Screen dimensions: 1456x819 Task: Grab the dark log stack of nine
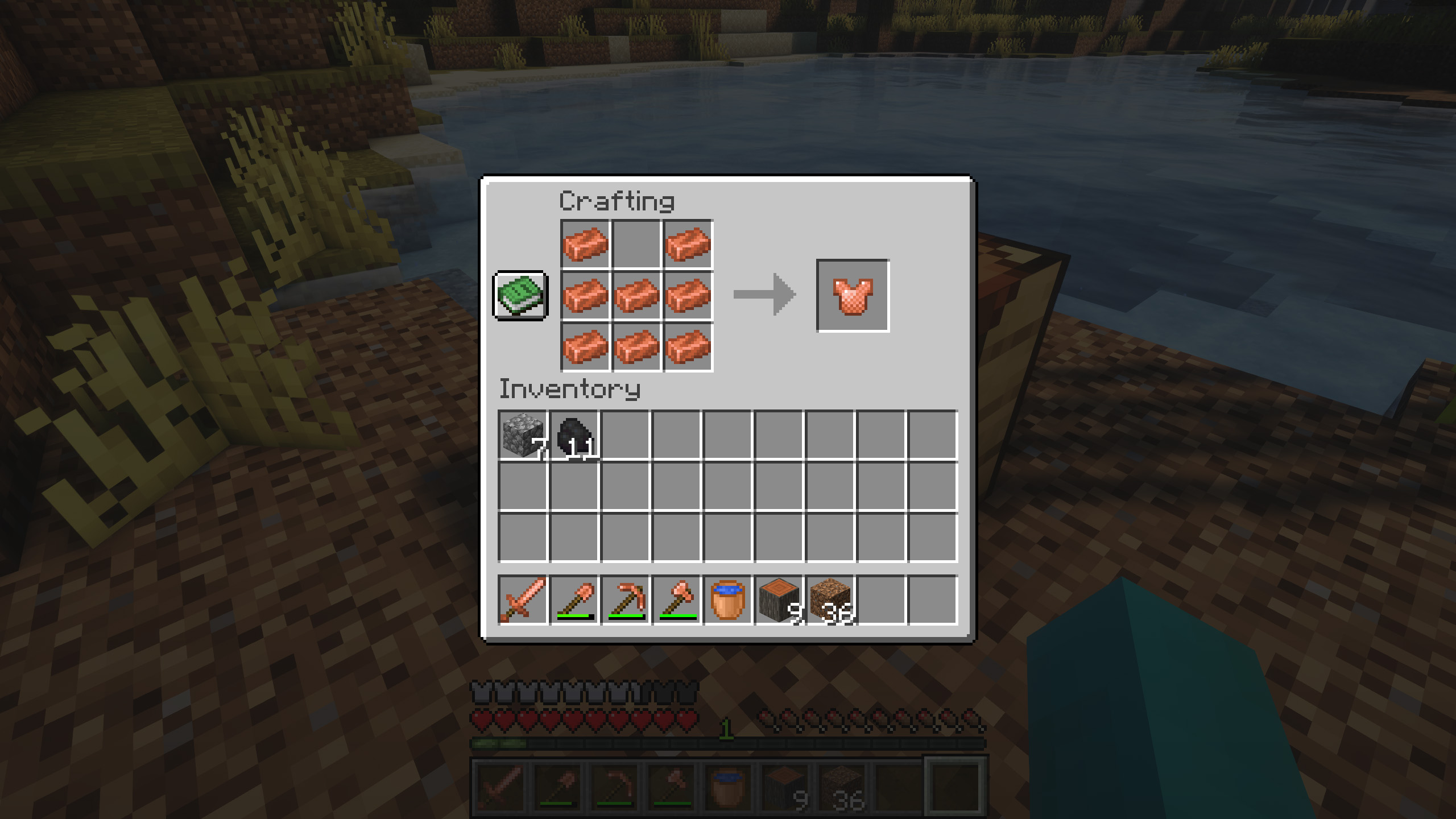(779, 600)
